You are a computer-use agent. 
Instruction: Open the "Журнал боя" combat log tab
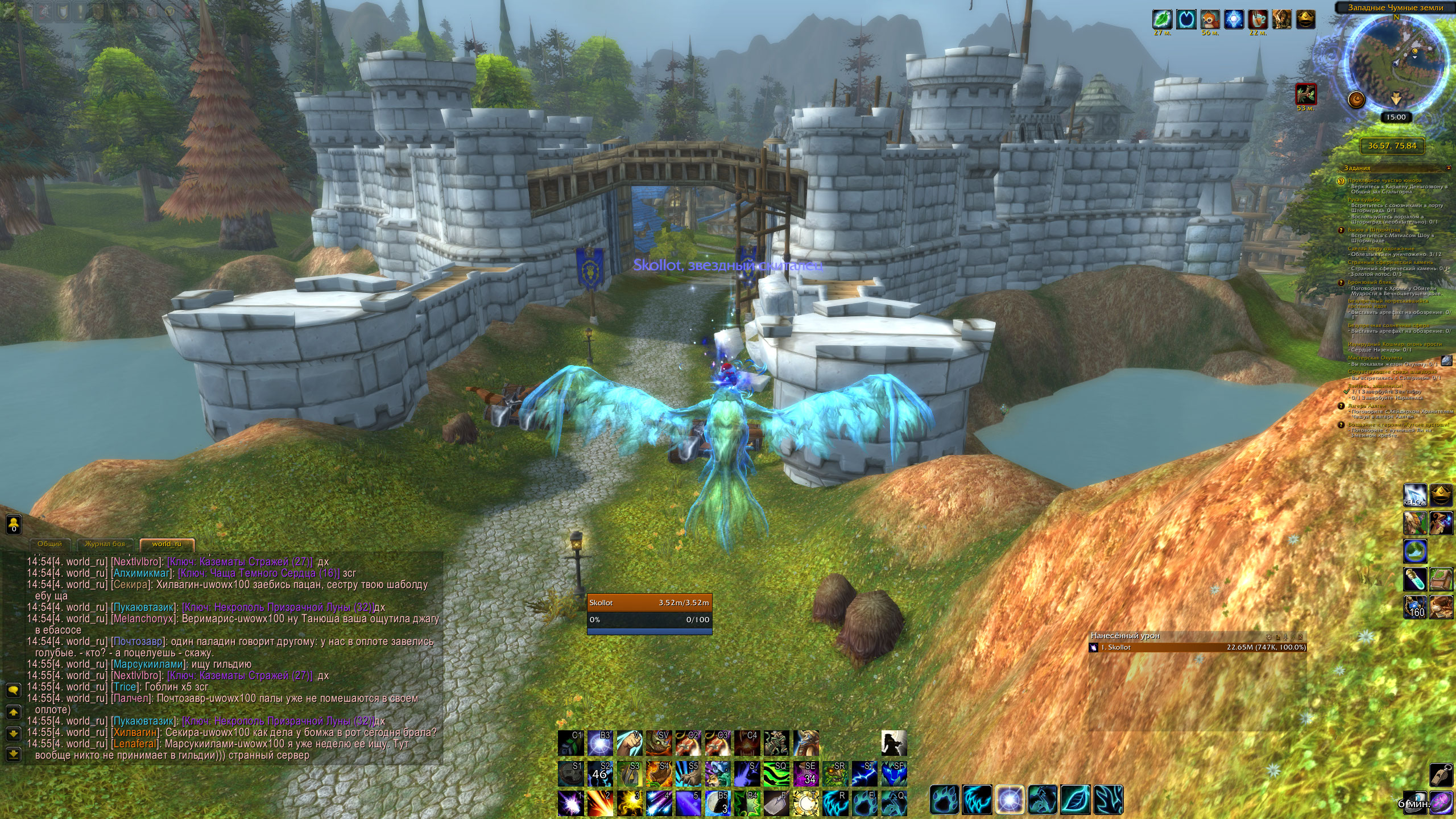tap(105, 544)
